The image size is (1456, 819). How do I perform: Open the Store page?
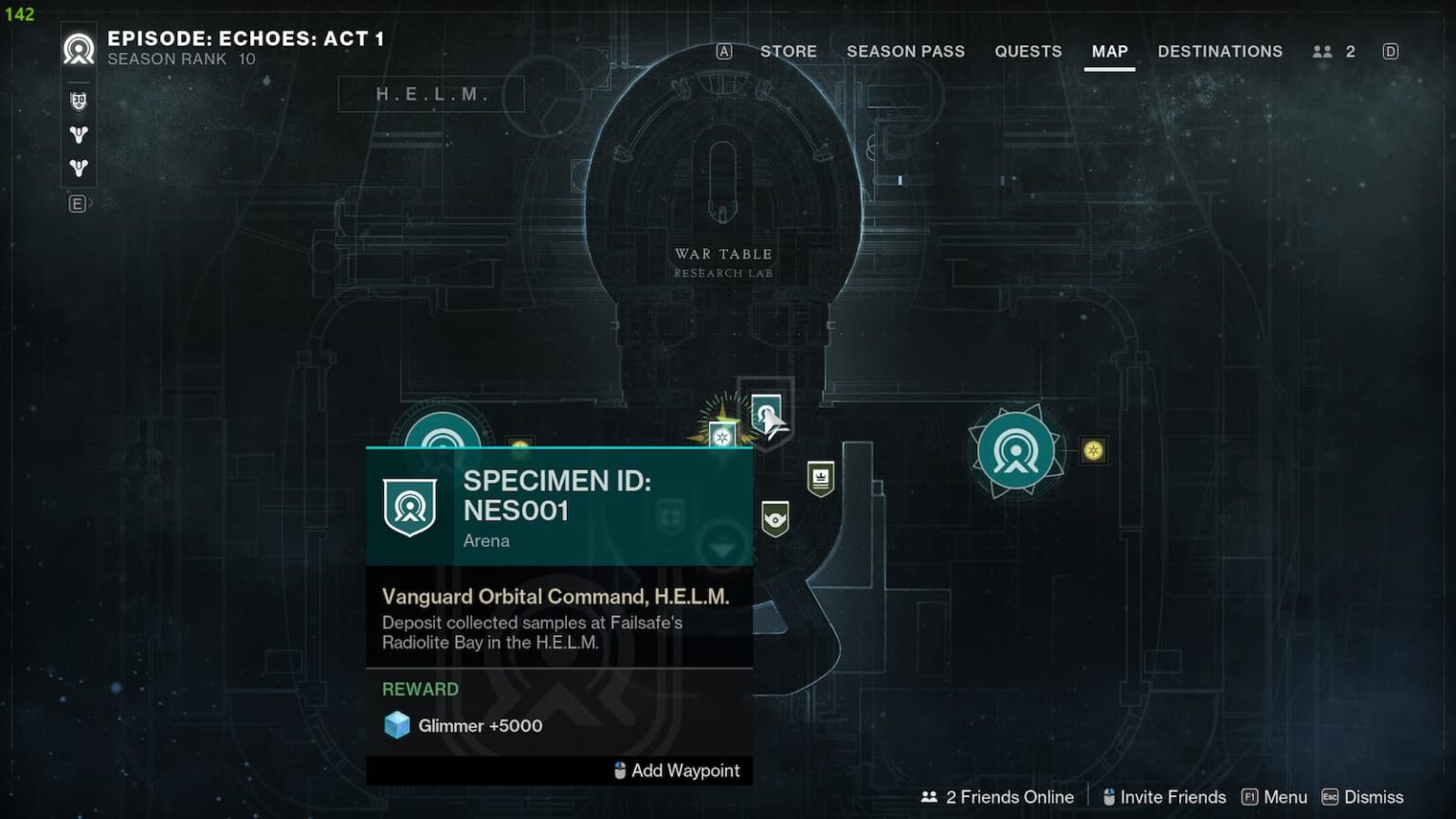789,51
